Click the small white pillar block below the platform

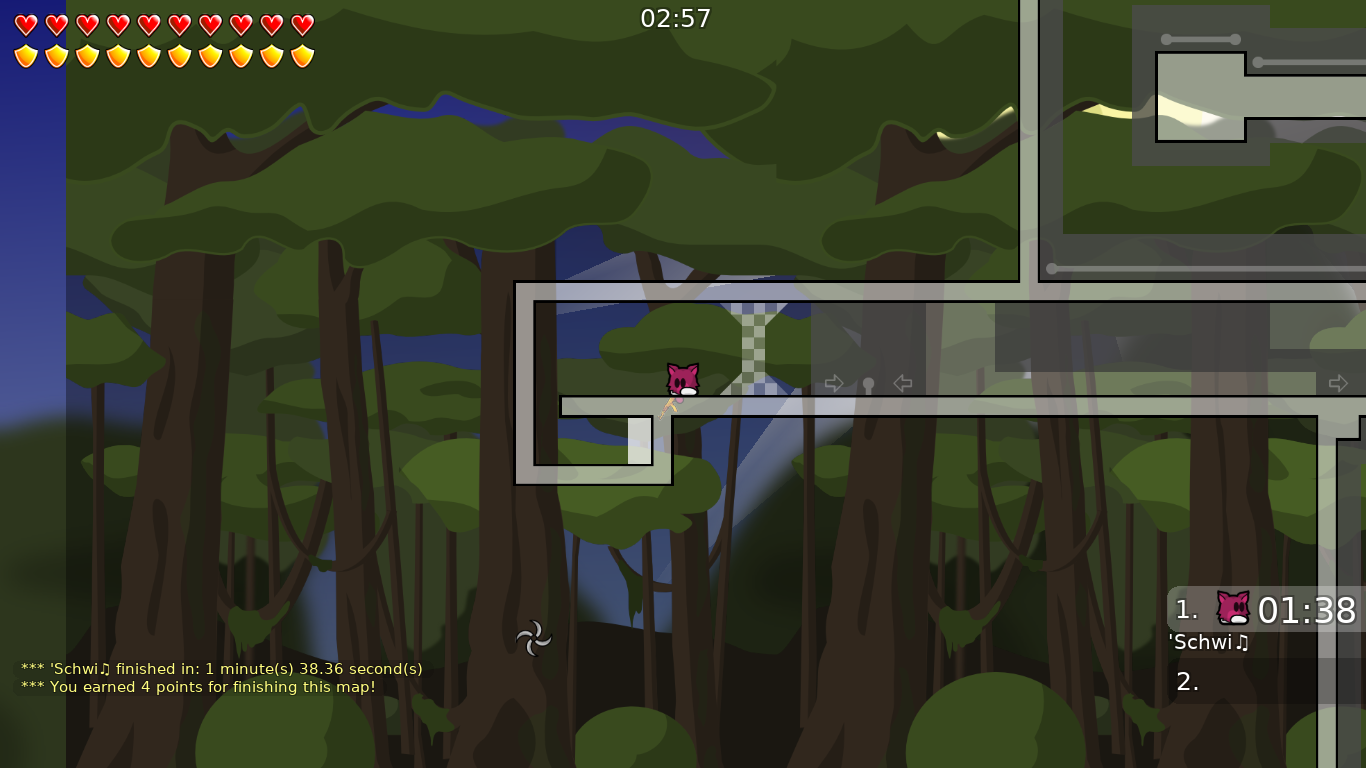tap(640, 441)
